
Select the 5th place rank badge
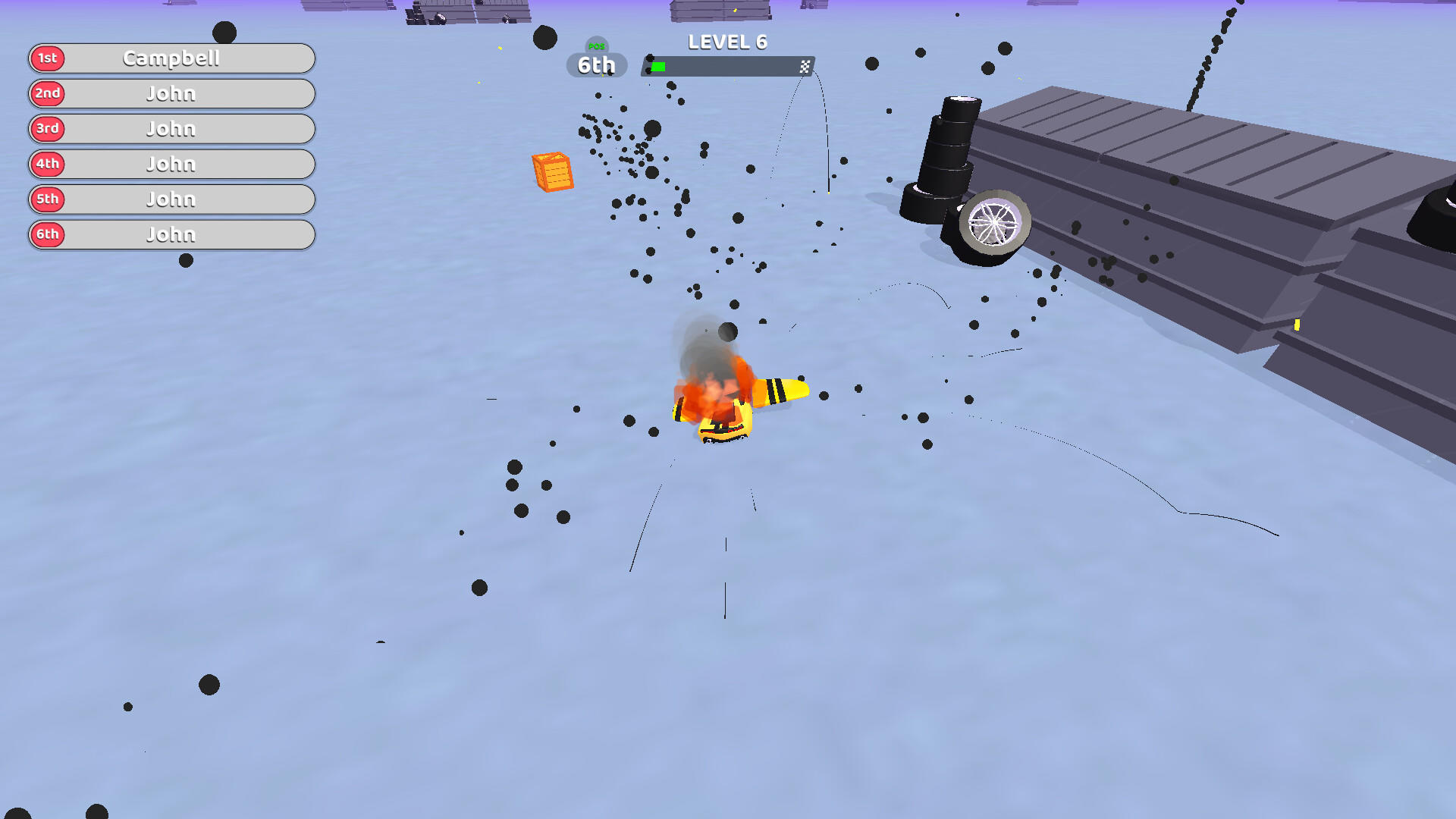click(47, 199)
